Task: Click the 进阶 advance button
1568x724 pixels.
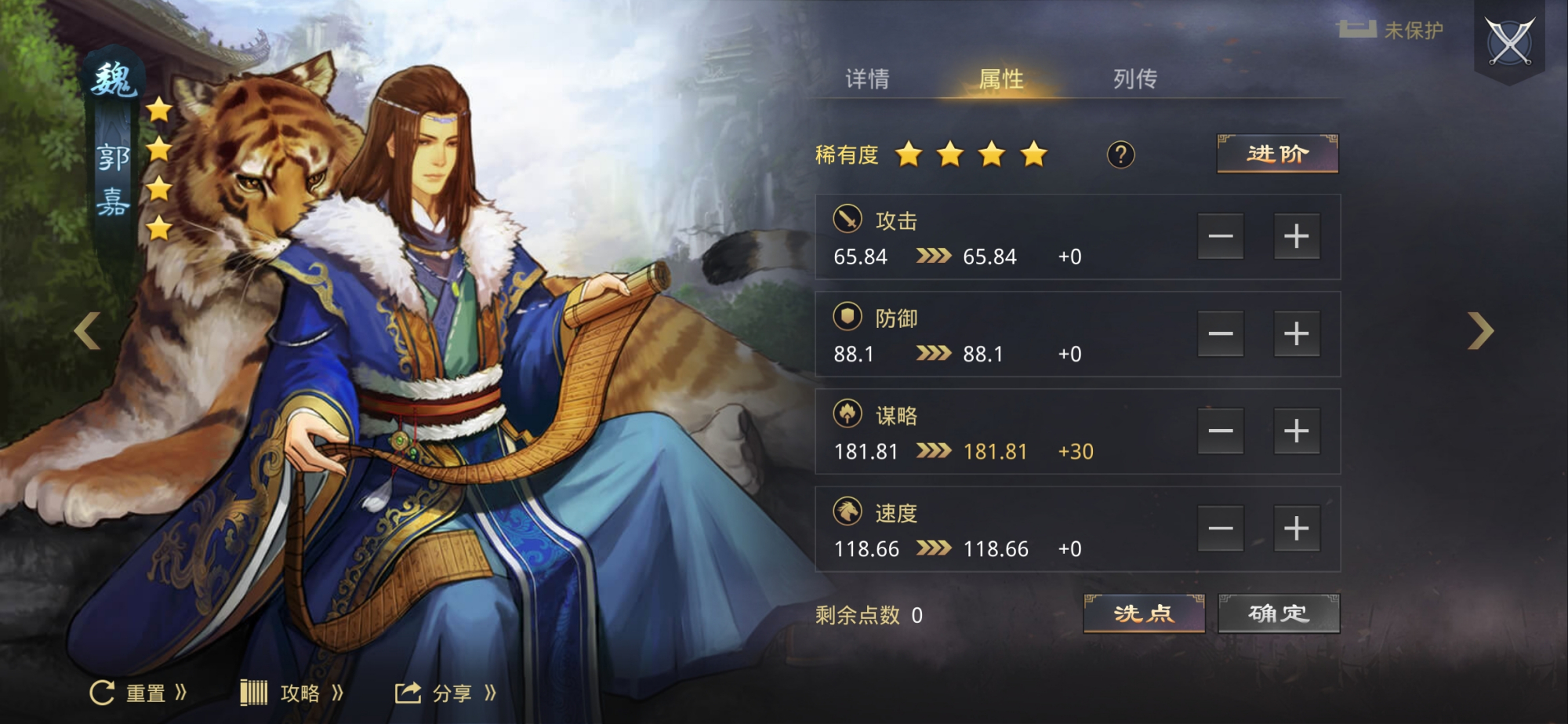Action: 1276,155
